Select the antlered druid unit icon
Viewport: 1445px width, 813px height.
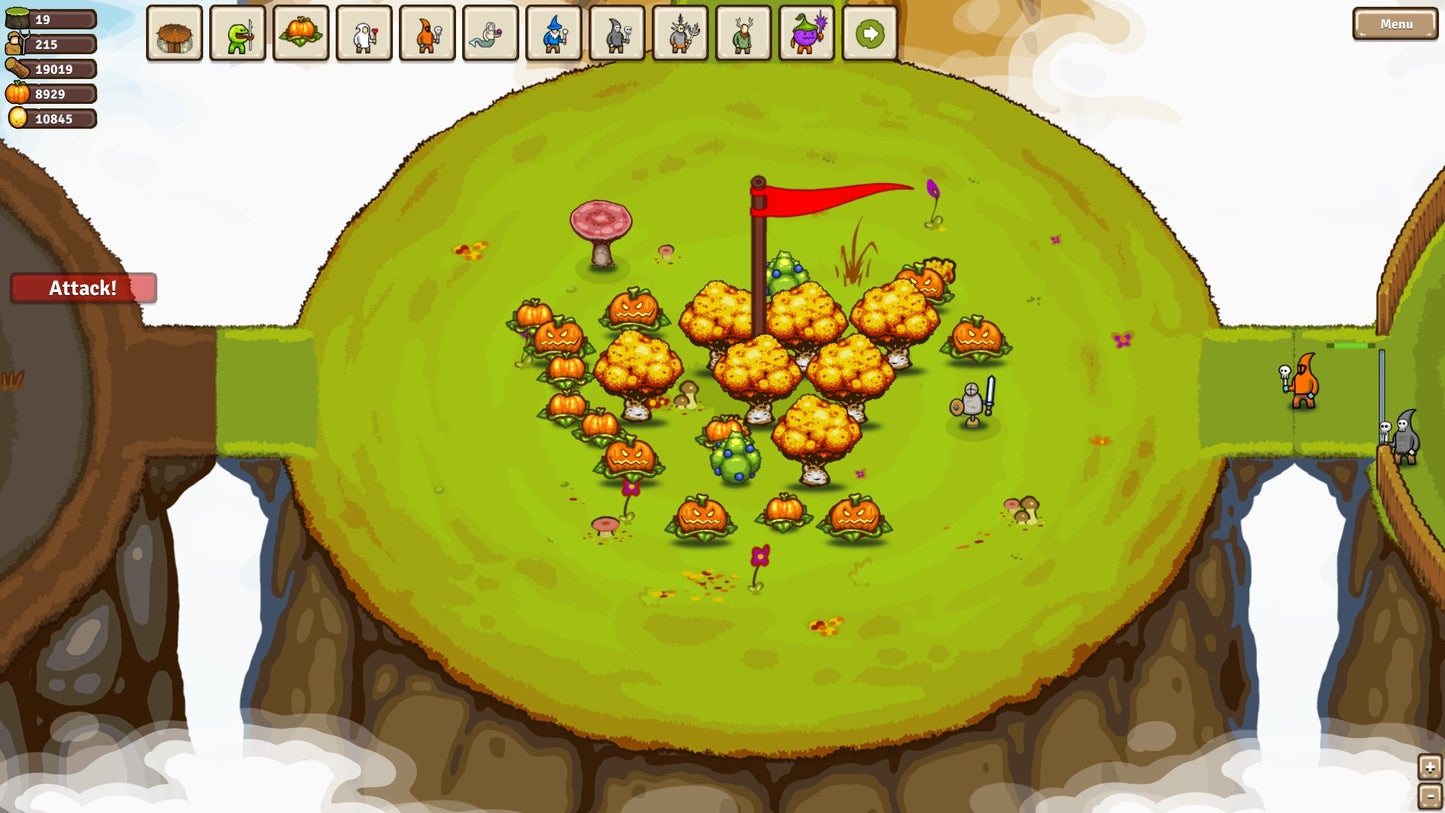(680, 33)
